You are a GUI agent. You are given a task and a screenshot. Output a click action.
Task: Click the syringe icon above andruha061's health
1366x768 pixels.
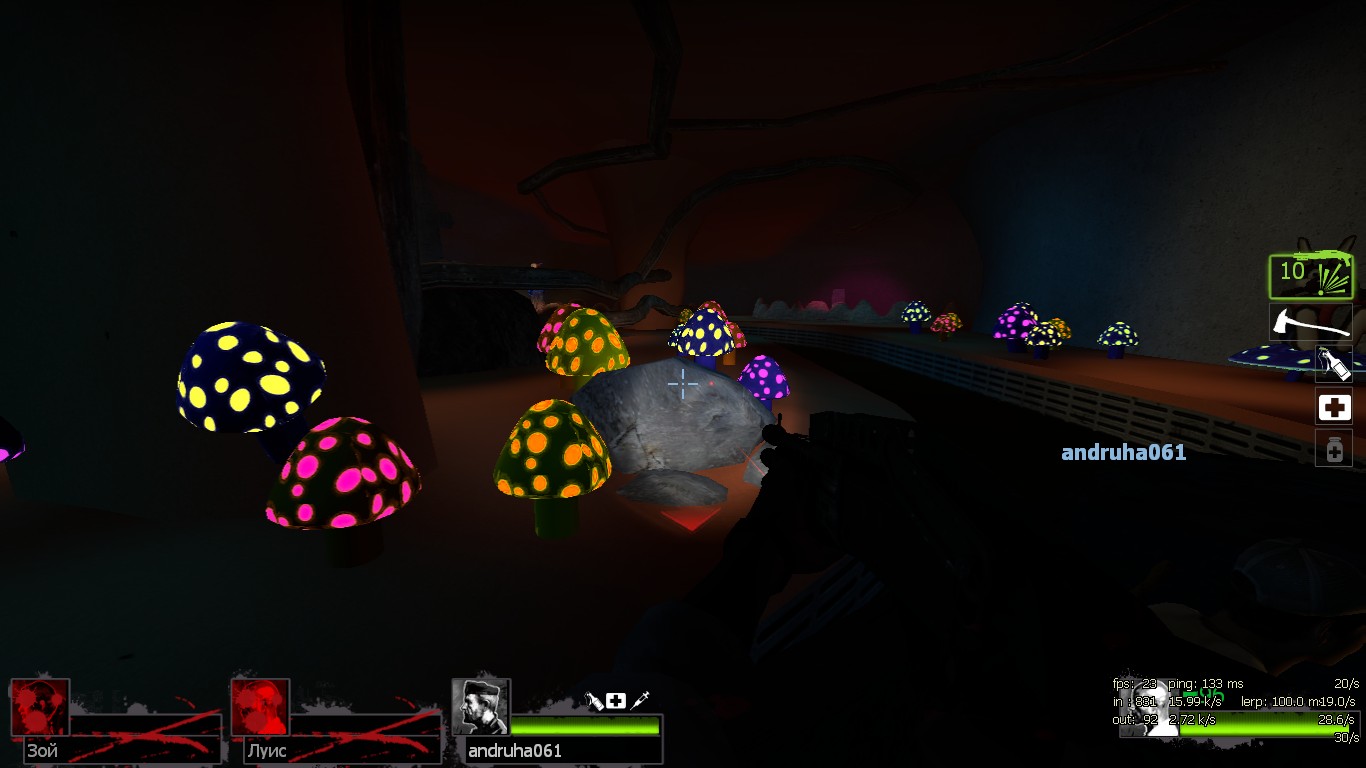coord(640,701)
